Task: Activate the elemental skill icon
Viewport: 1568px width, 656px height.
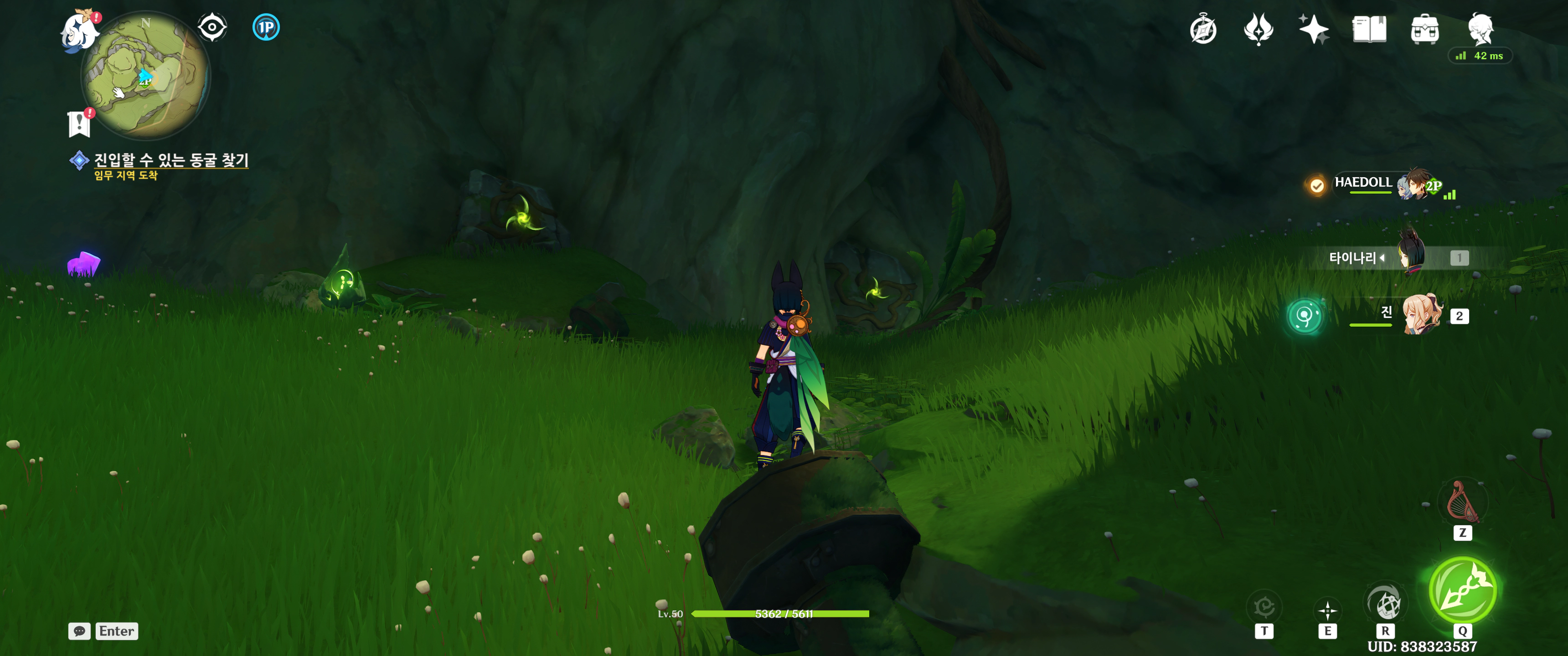Action: (1327, 610)
